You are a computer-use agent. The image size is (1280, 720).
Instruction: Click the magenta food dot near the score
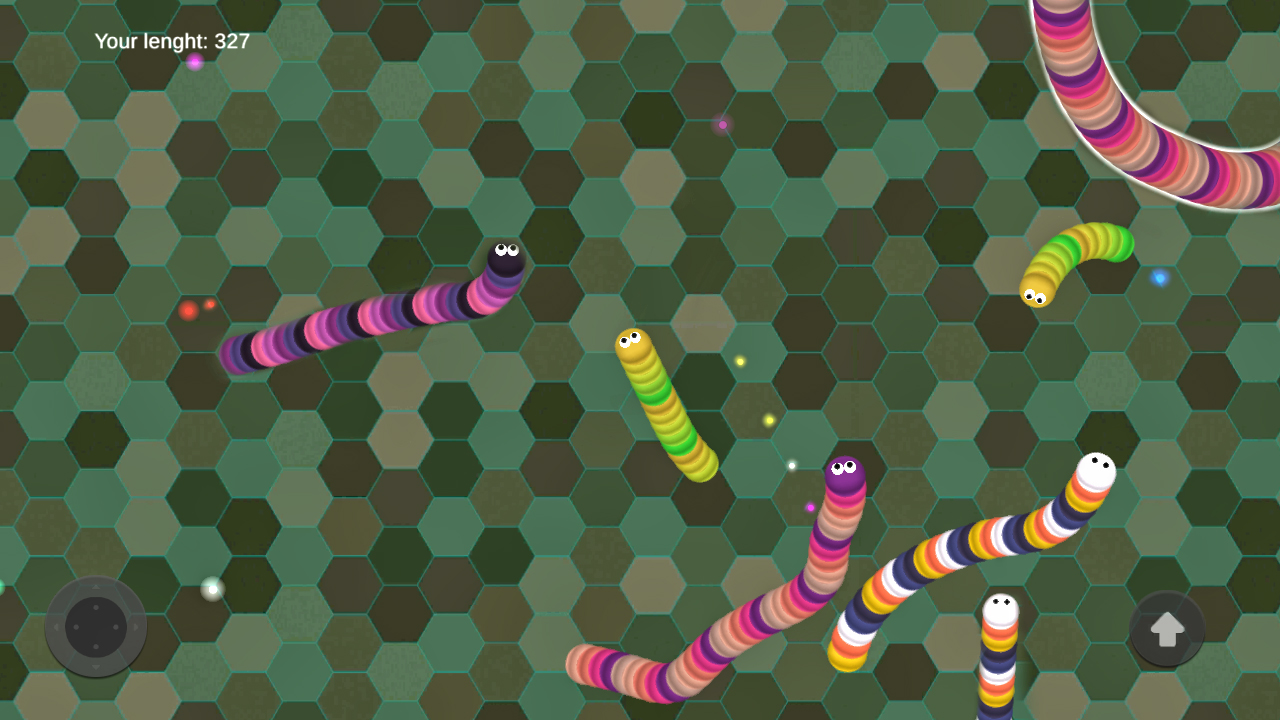tap(196, 63)
